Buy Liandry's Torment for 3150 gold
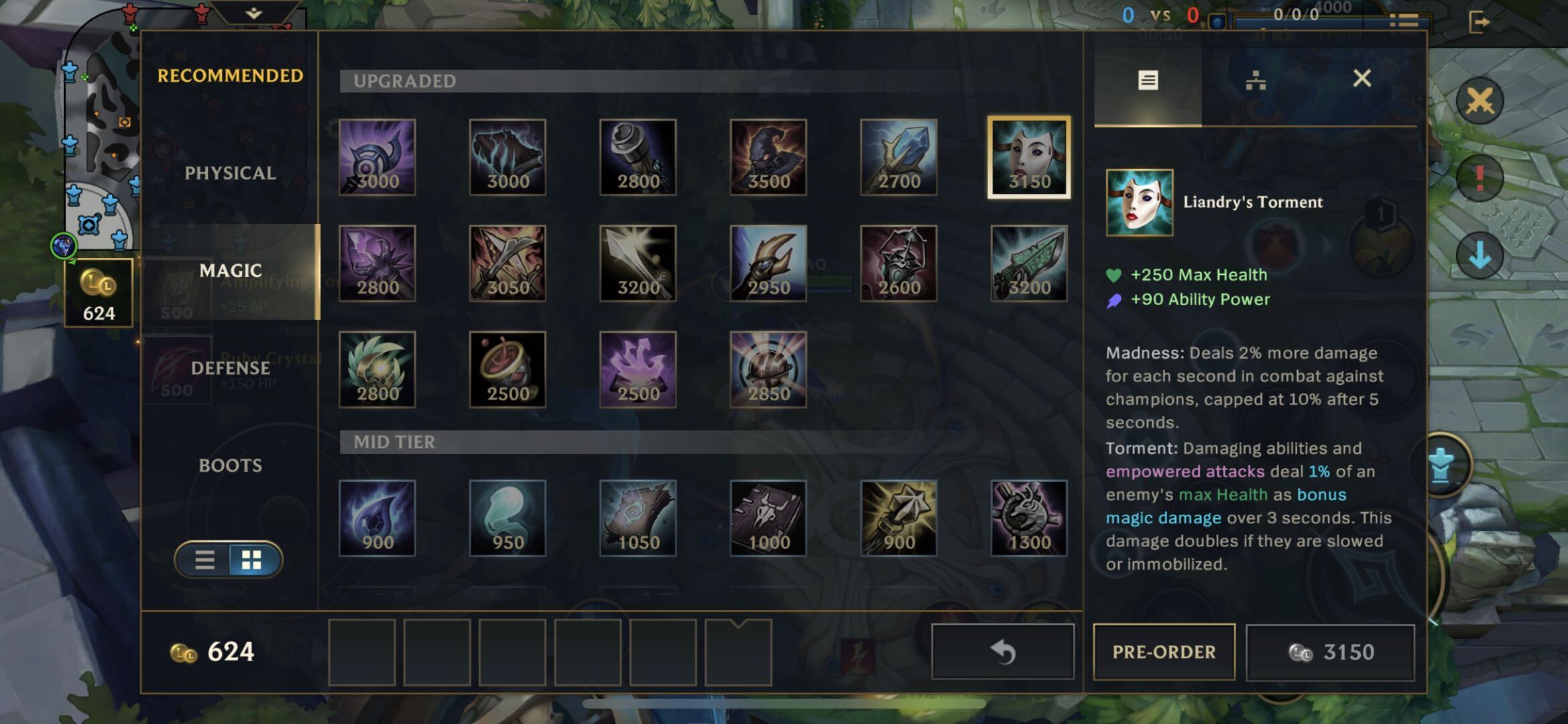Image resolution: width=1568 pixels, height=724 pixels. point(1330,652)
